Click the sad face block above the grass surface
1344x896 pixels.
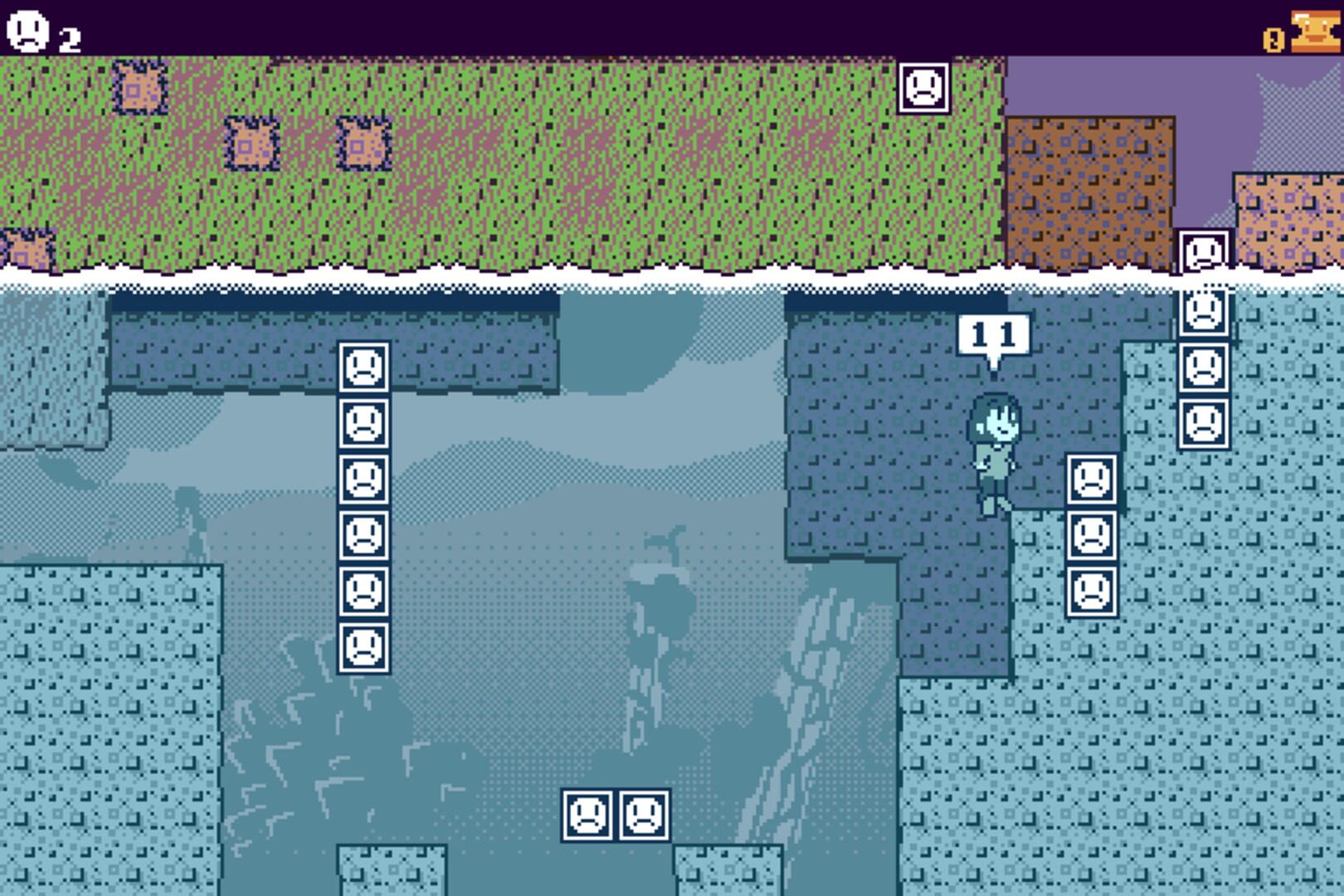(925, 87)
